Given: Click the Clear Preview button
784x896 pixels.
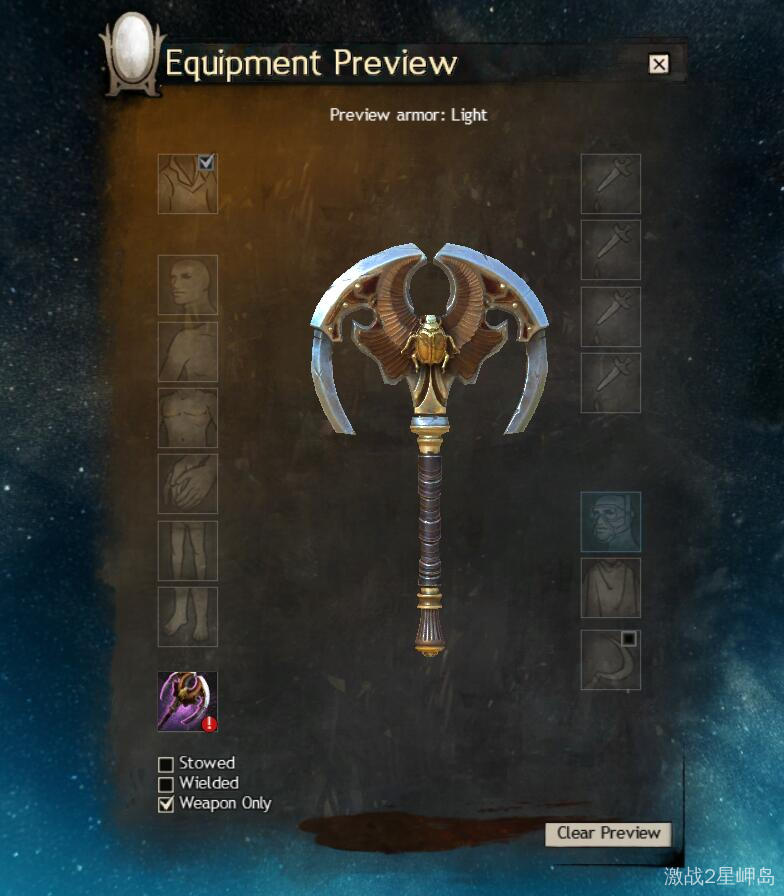Looking at the screenshot, I should 608,833.
